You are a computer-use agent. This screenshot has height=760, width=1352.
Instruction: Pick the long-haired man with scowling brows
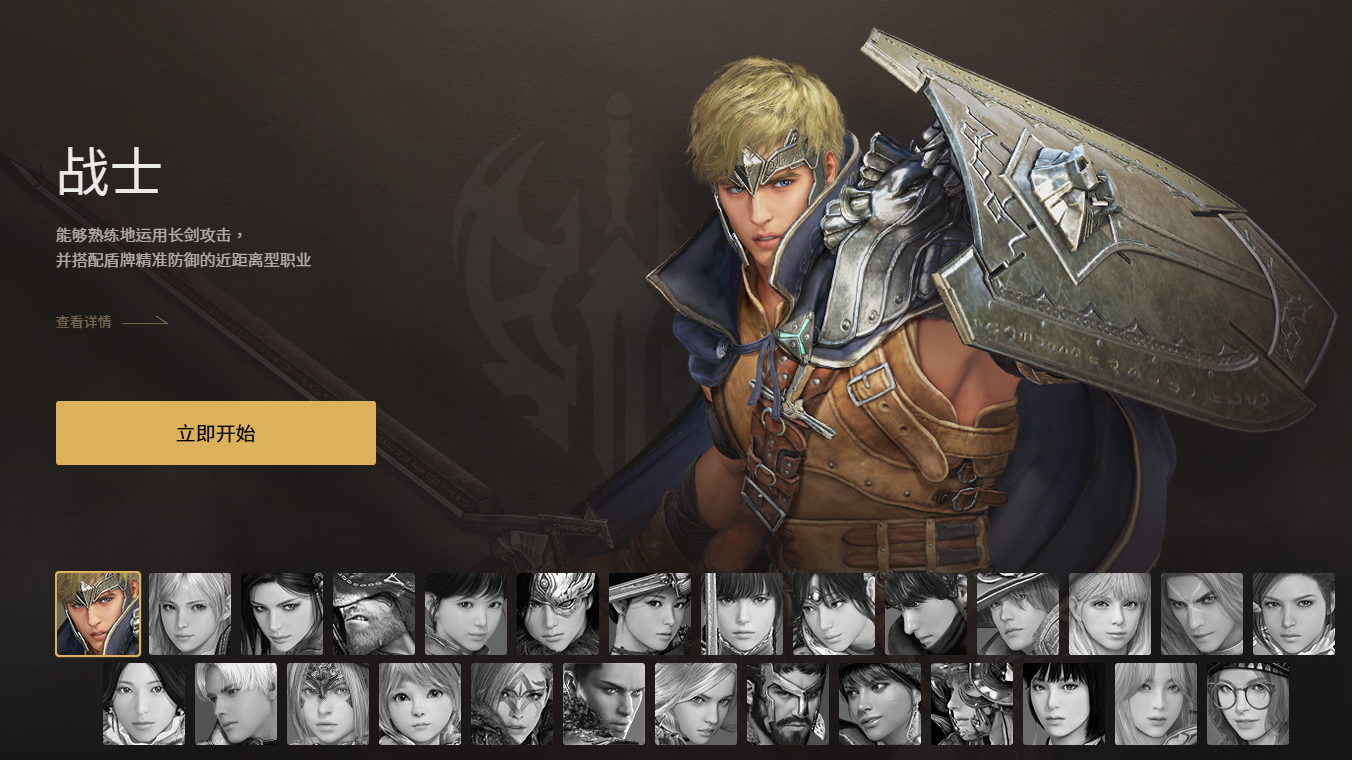click(1202, 614)
